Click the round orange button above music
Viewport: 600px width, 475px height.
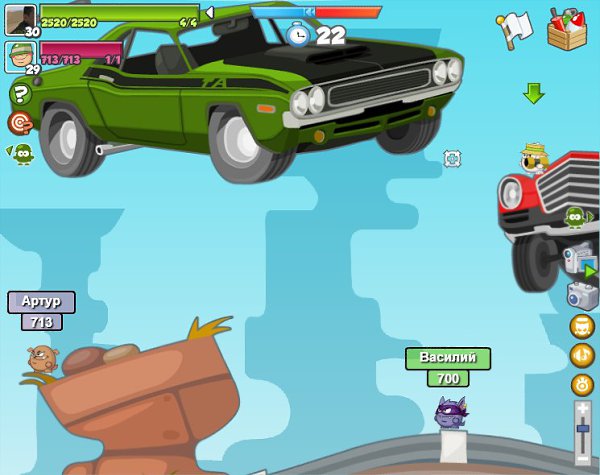tap(582, 326)
